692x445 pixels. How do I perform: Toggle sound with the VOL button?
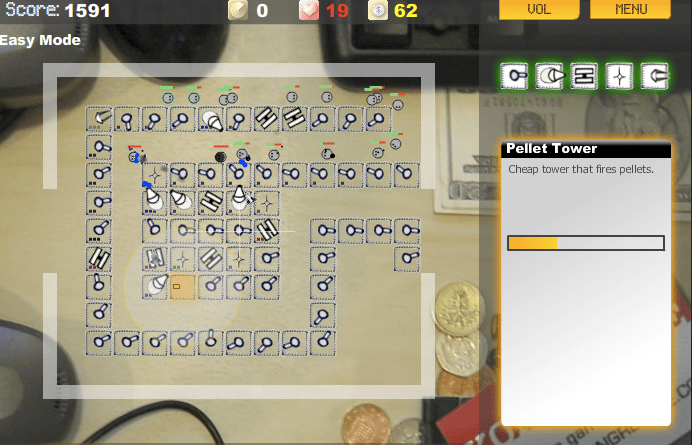(x=539, y=10)
